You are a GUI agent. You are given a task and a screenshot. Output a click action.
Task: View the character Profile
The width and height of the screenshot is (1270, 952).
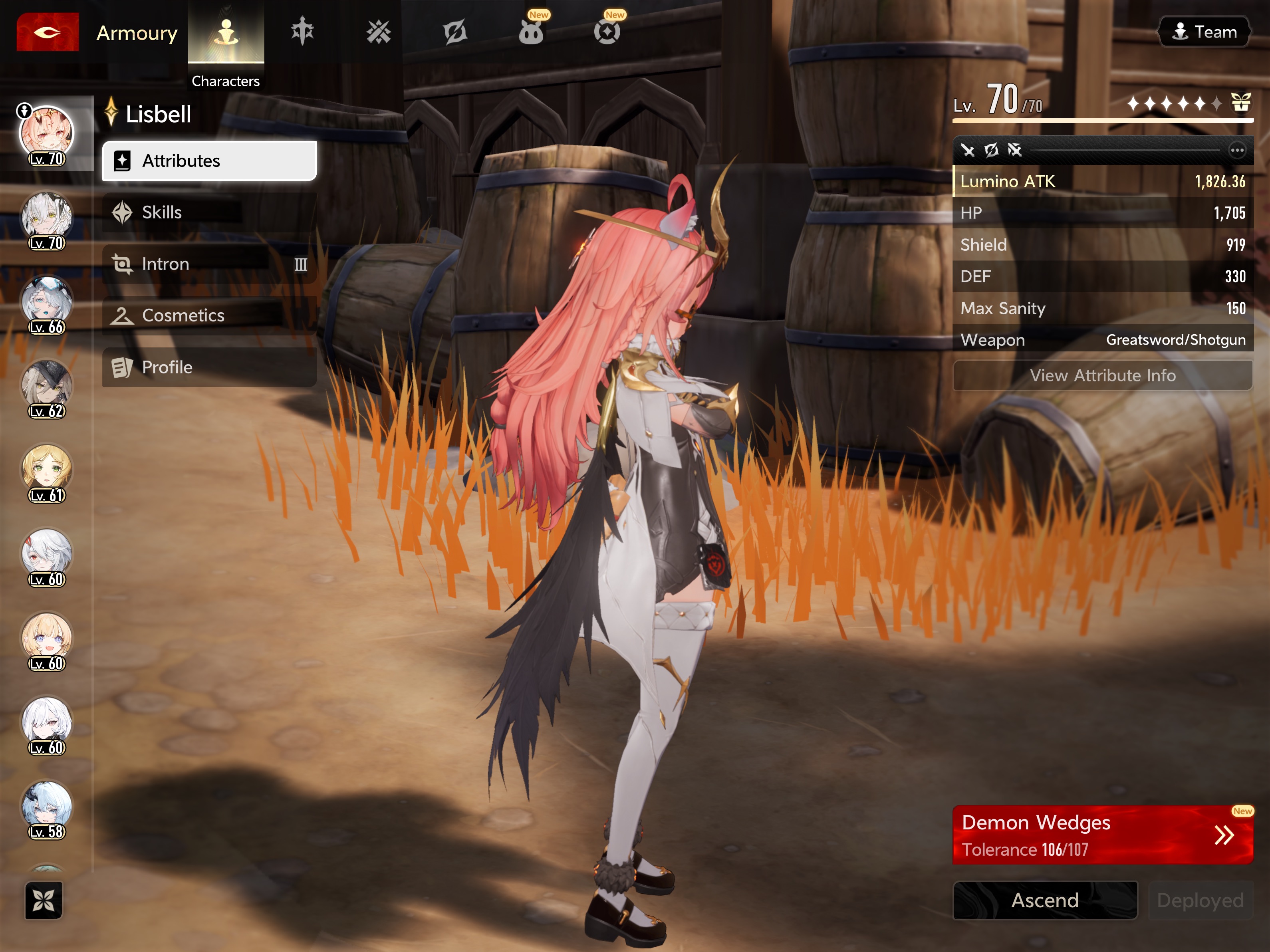tap(209, 367)
